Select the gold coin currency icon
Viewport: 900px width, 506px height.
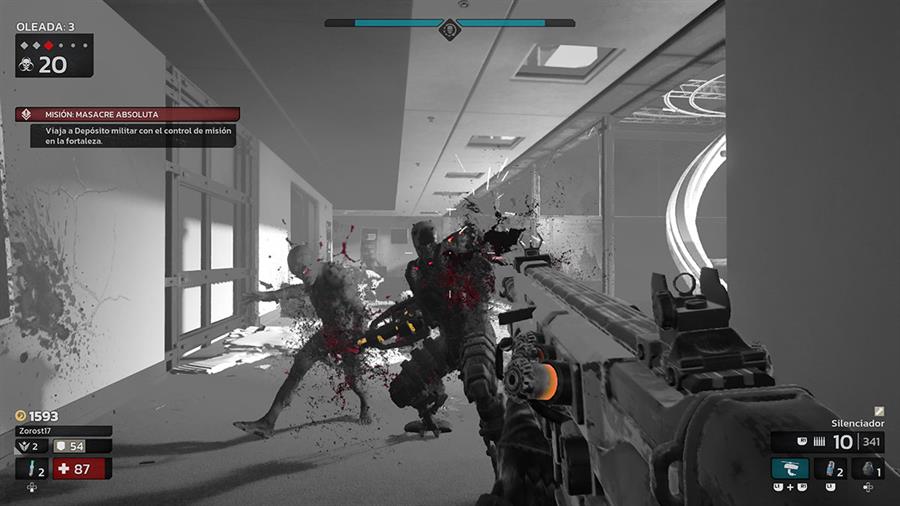coord(21,415)
